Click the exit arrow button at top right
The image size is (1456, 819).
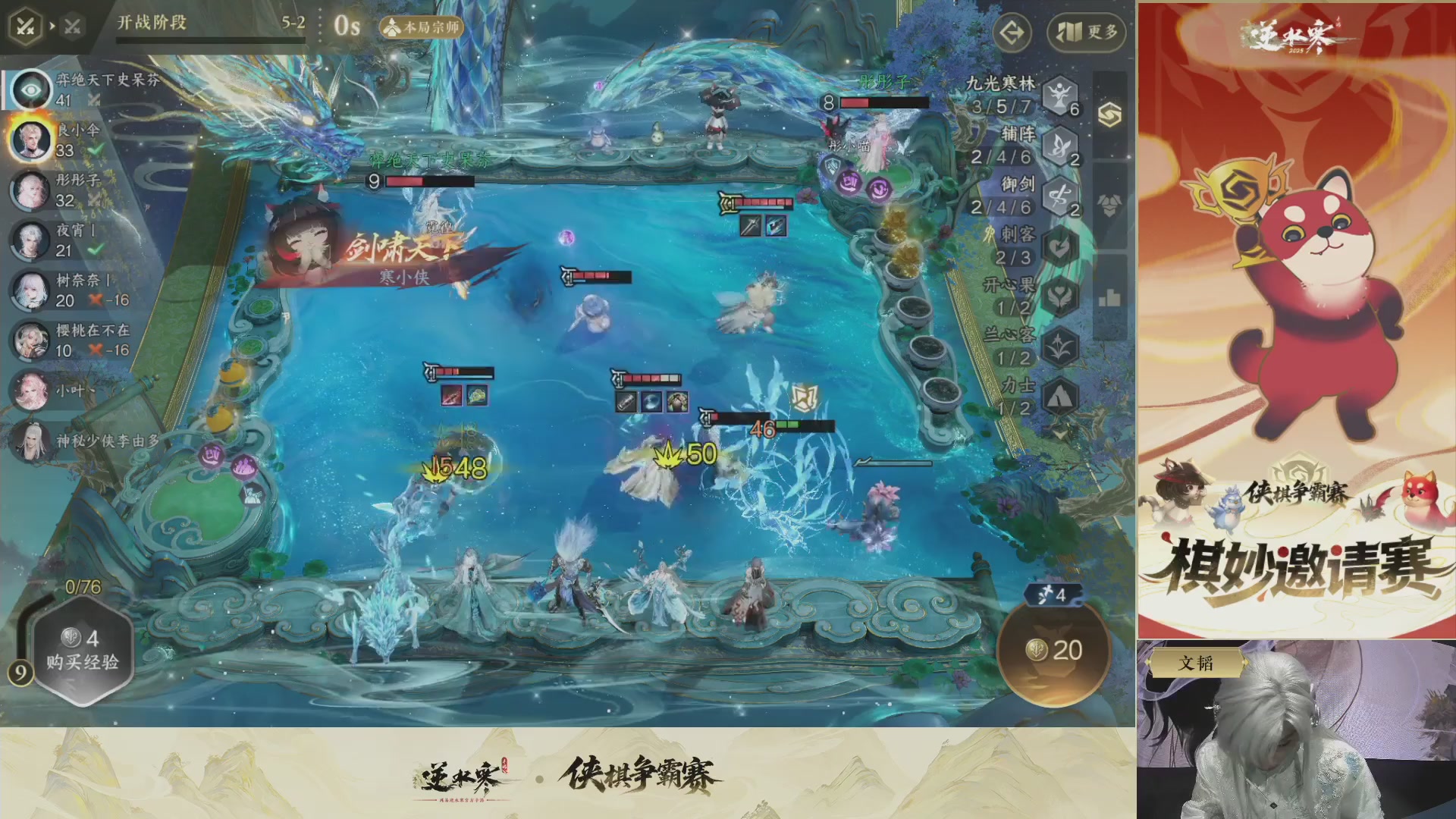pyautogui.click(x=1012, y=33)
